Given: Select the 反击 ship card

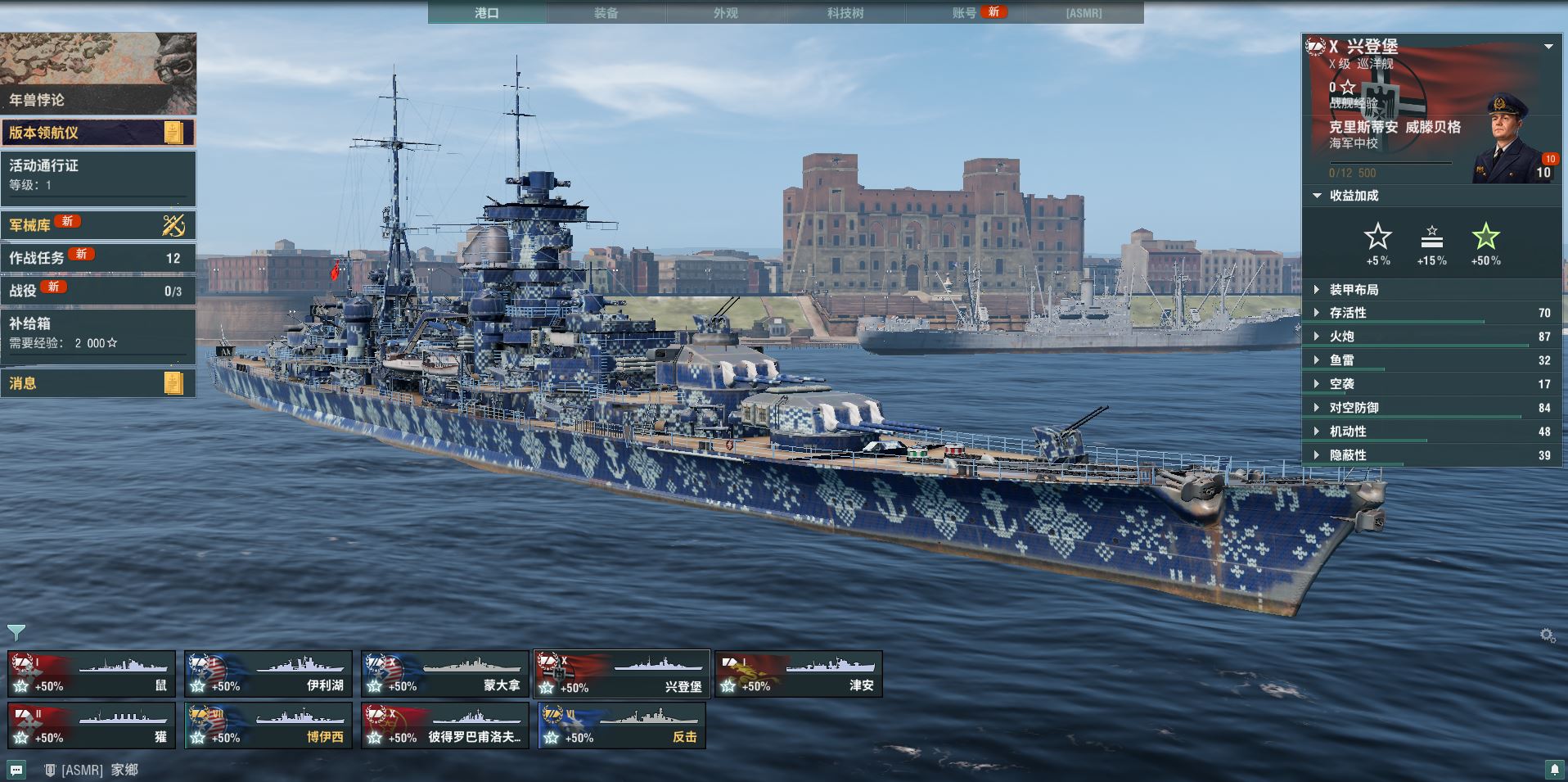Looking at the screenshot, I should [622, 725].
